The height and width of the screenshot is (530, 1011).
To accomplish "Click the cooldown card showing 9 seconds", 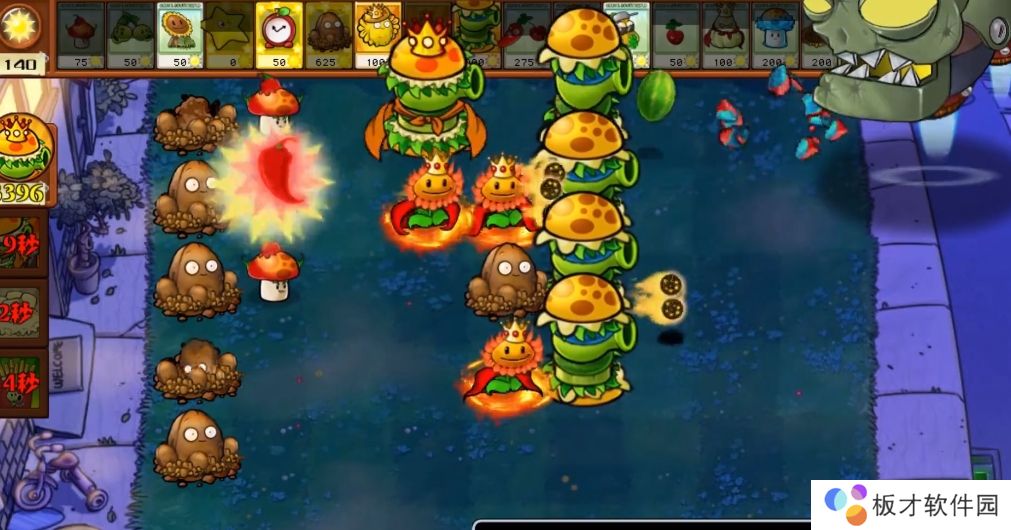I will [22, 244].
